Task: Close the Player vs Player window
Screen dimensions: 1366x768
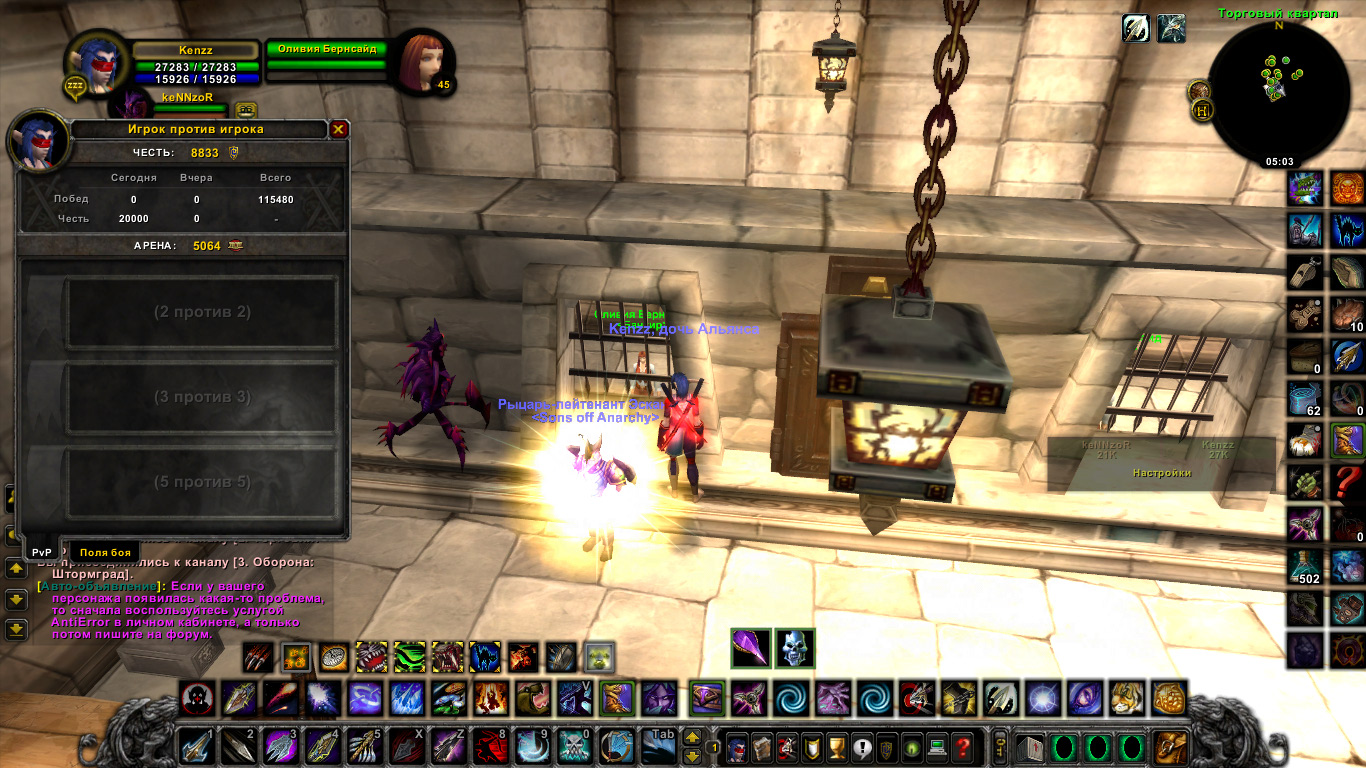Action: 339,129
